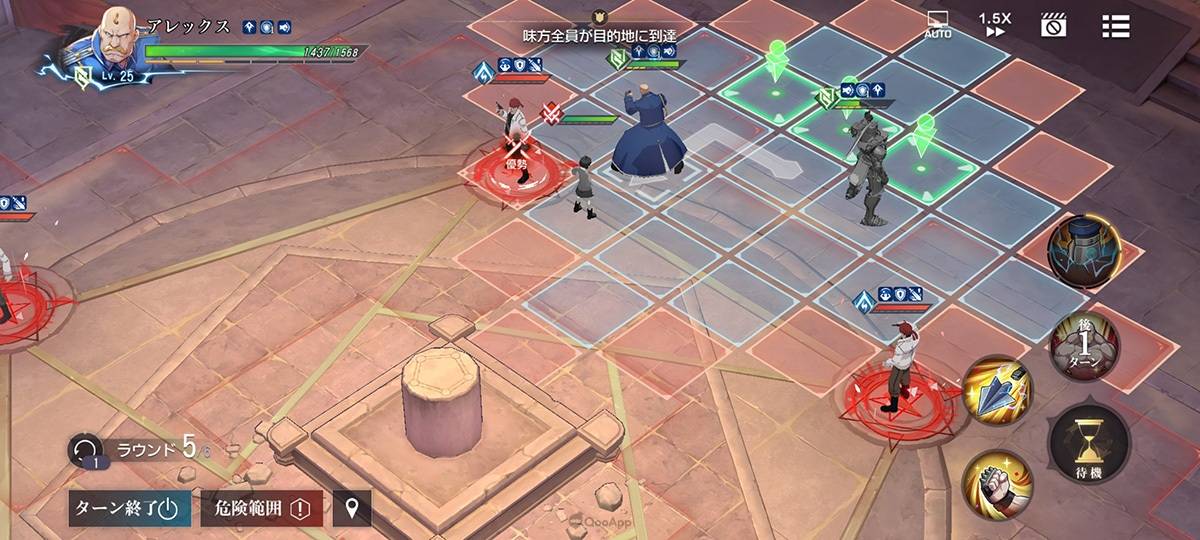Open the list menu icon
This screenshot has width=1200, height=540.
pos(1115,25)
